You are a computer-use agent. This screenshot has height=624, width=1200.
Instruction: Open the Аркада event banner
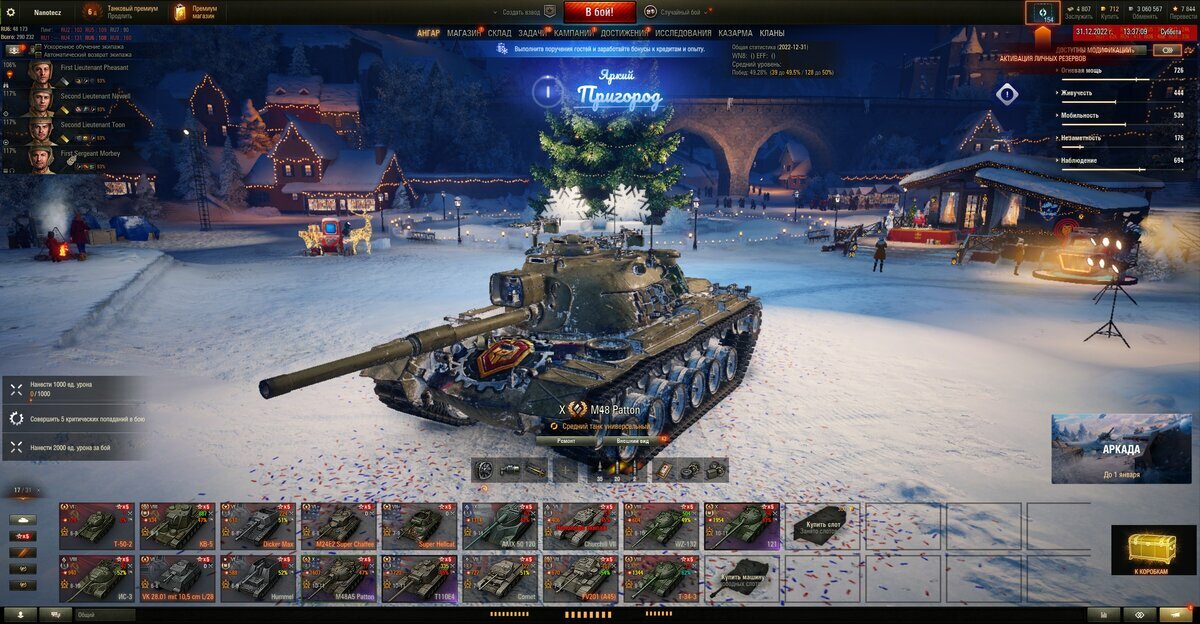(x=1121, y=448)
